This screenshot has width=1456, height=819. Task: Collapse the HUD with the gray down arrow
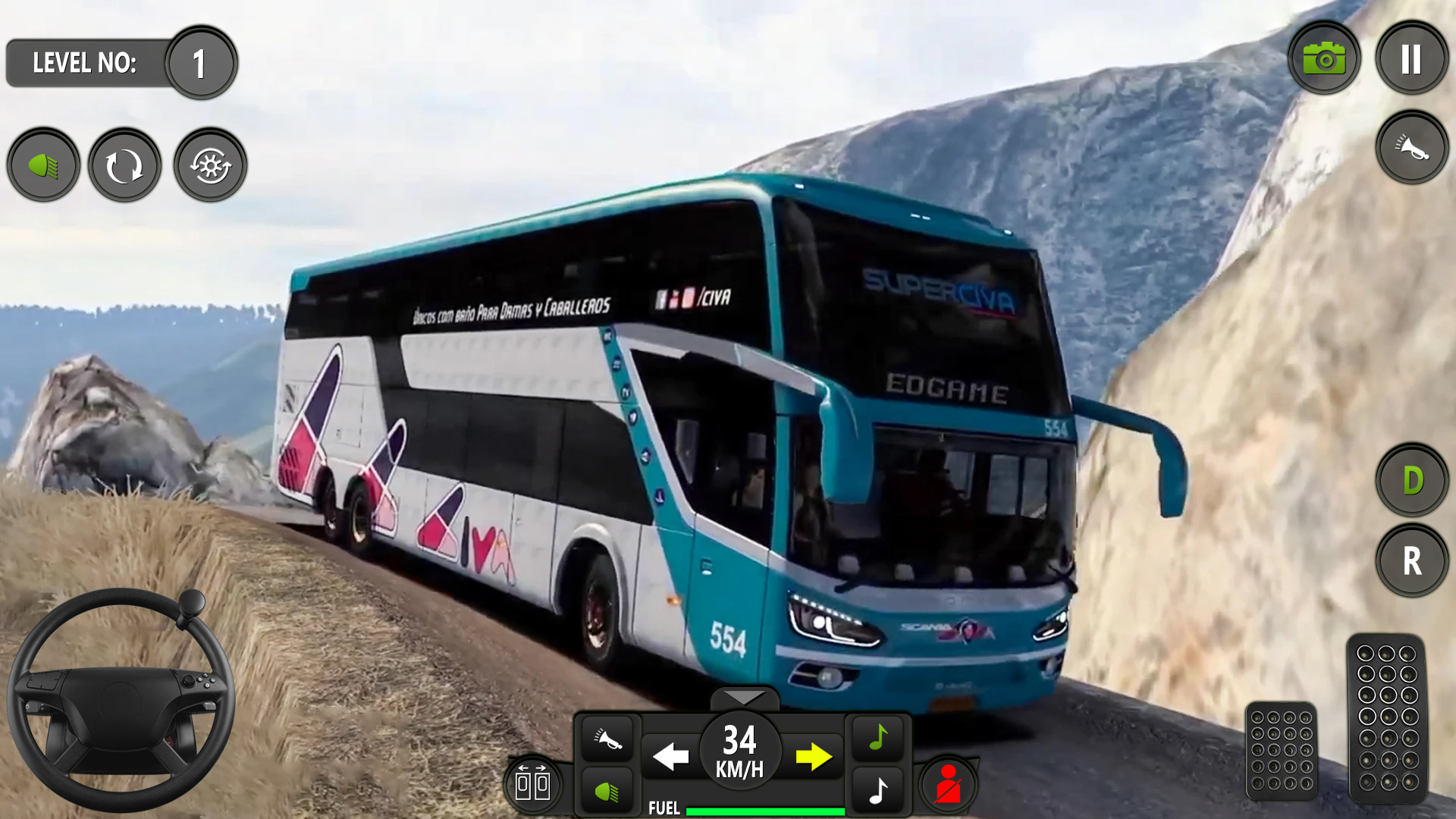[746, 695]
